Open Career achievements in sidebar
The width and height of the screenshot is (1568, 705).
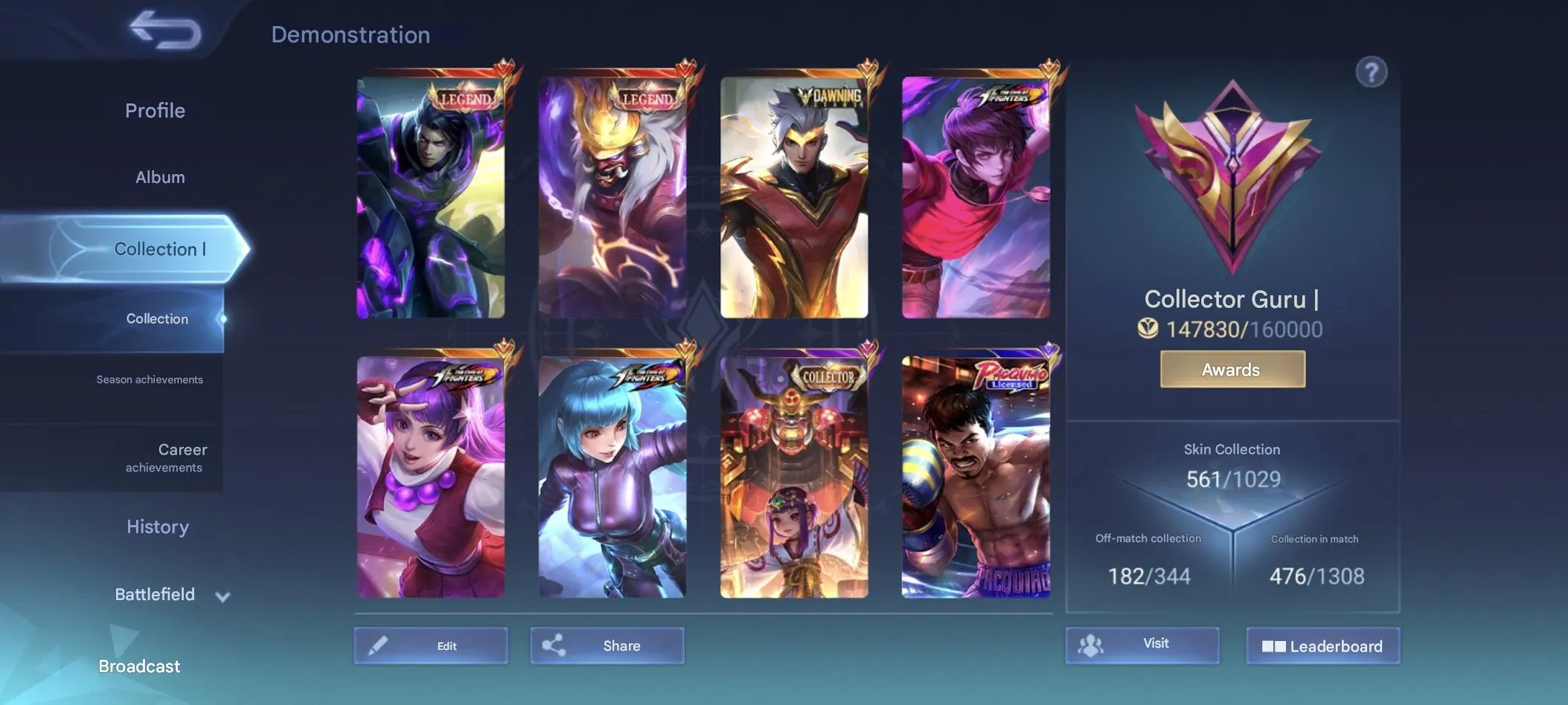(164, 457)
